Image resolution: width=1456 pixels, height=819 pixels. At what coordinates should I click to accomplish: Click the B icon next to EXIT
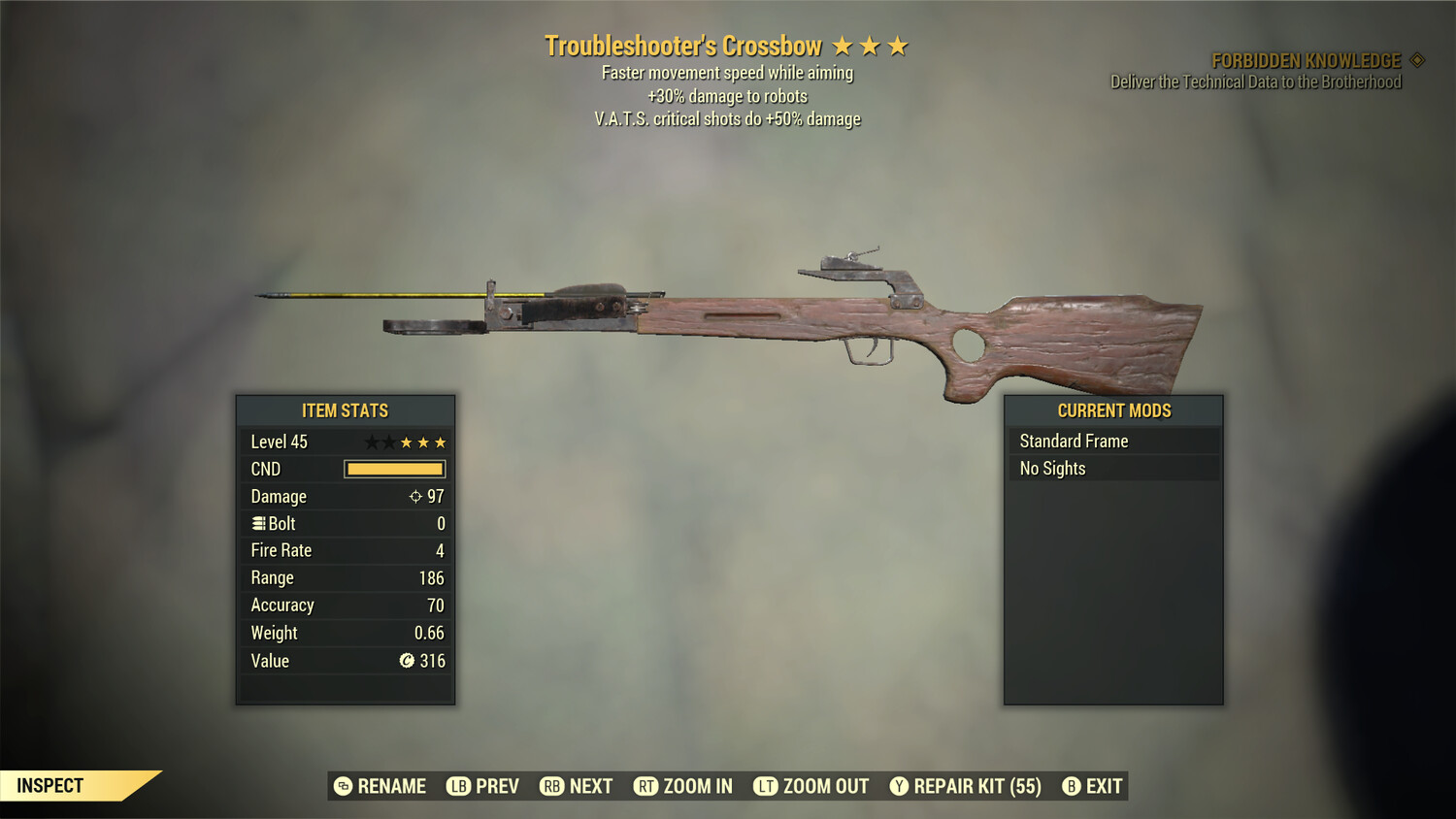(1071, 786)
